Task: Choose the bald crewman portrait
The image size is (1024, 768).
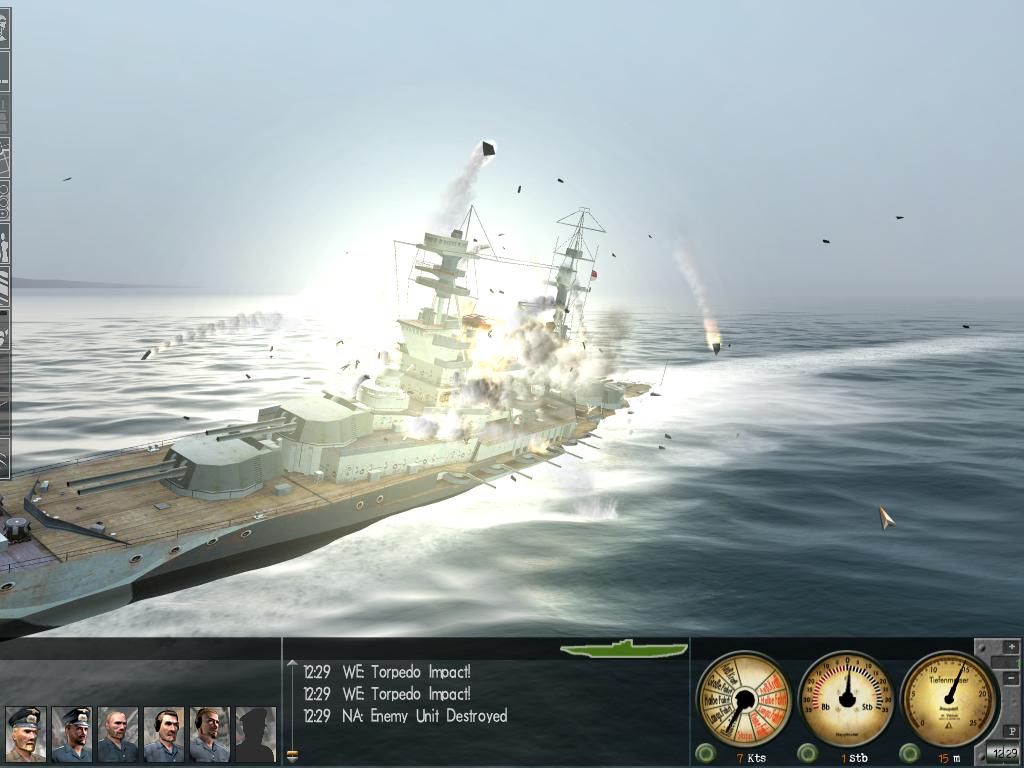Action: 117,735
